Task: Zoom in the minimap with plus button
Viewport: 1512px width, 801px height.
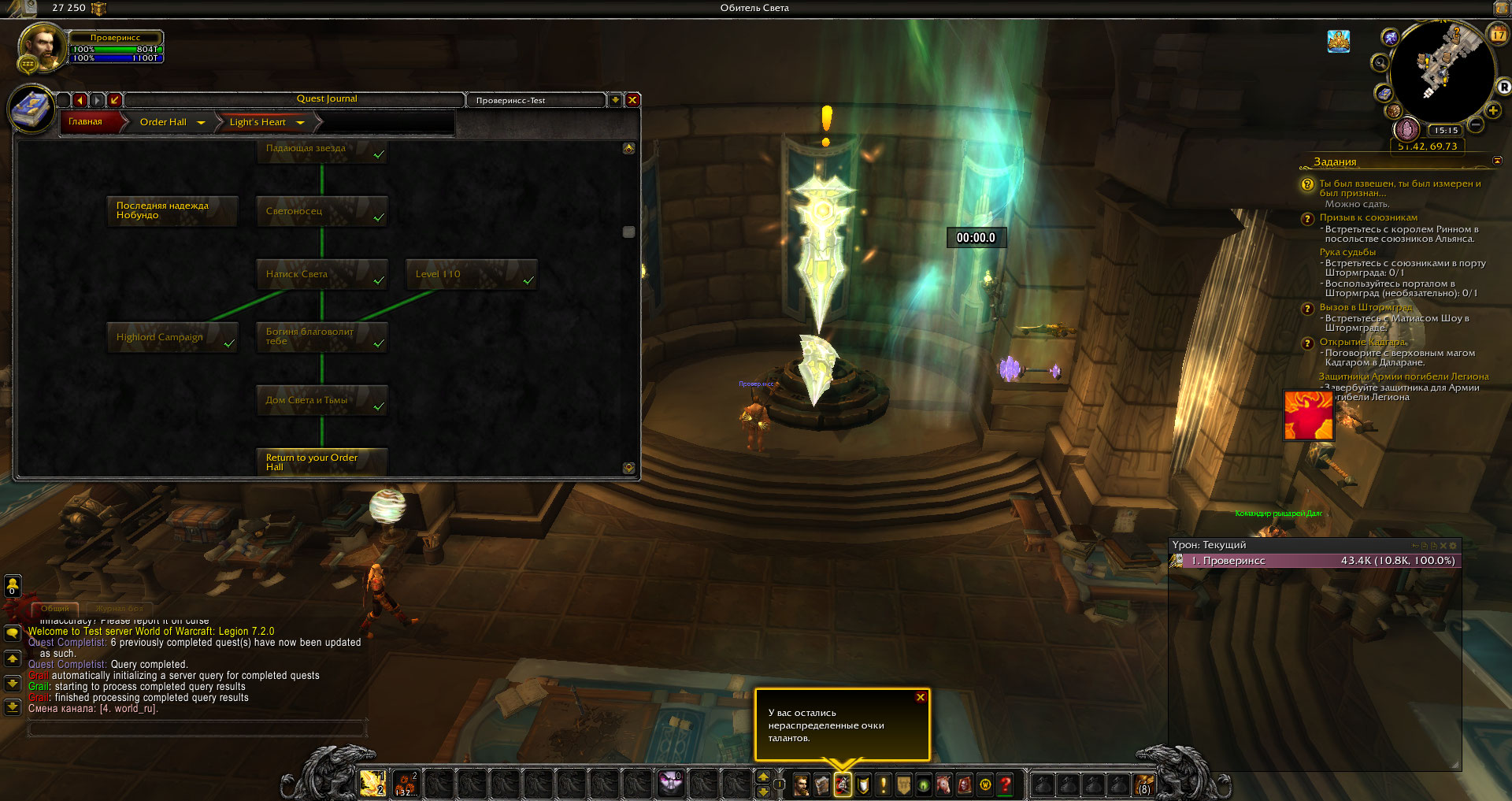Action: pos(1492,110)
